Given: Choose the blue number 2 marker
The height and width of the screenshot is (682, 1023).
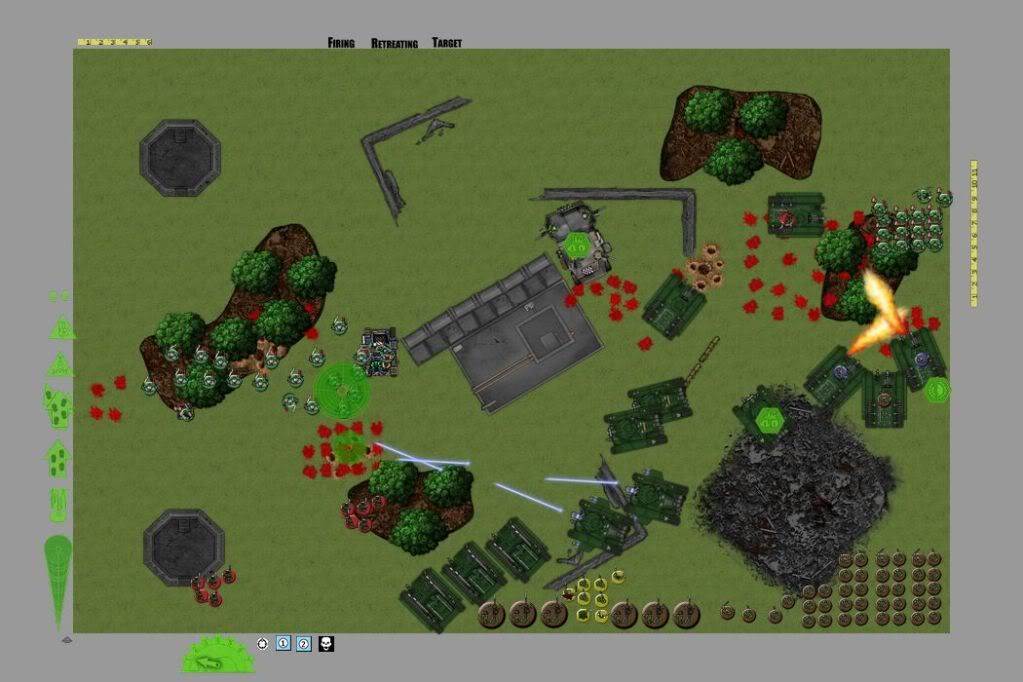Looking at the screenshot, I should pos(304,643).
